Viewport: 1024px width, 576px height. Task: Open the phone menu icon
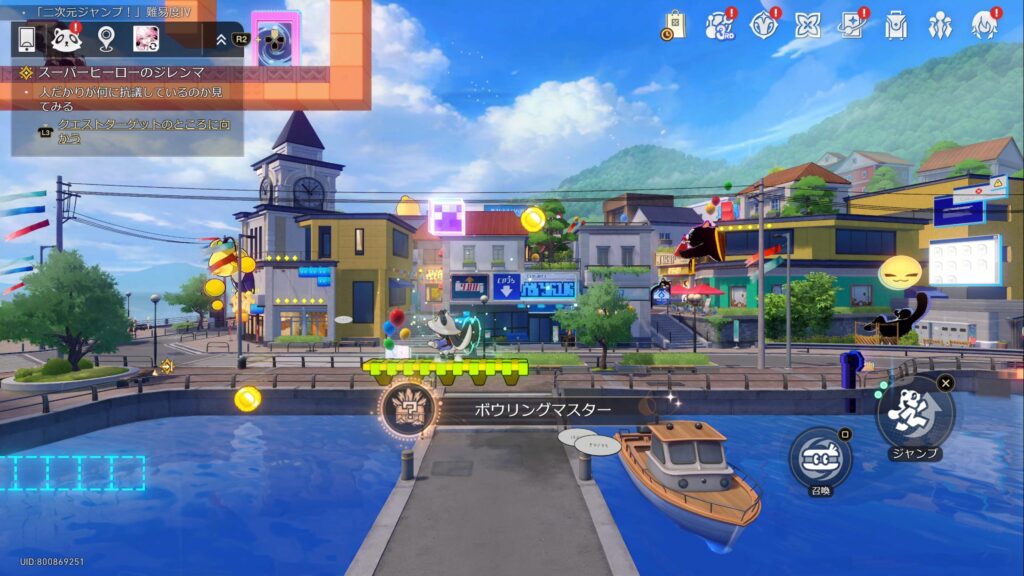(27, 39)
